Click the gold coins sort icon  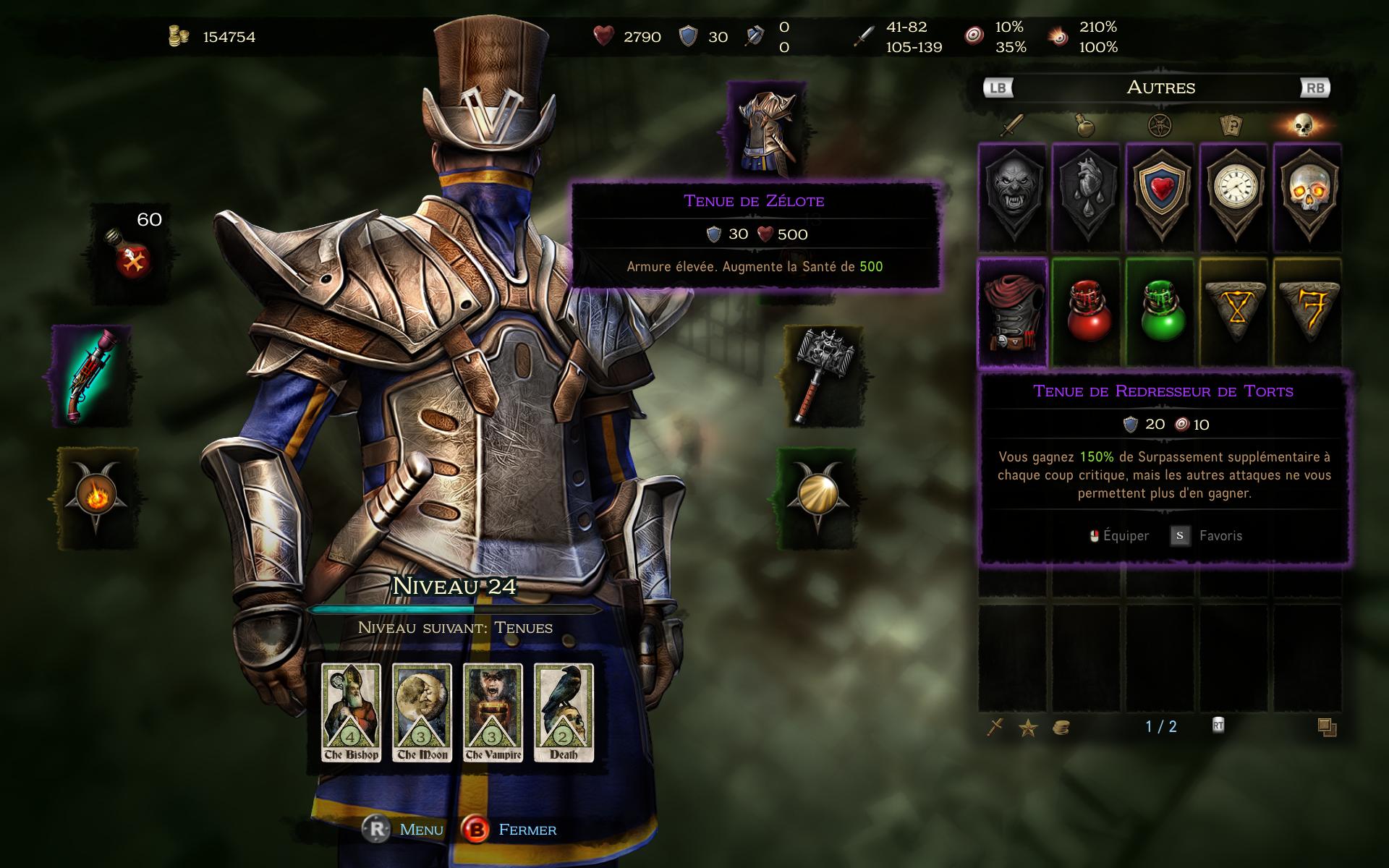1061,728
